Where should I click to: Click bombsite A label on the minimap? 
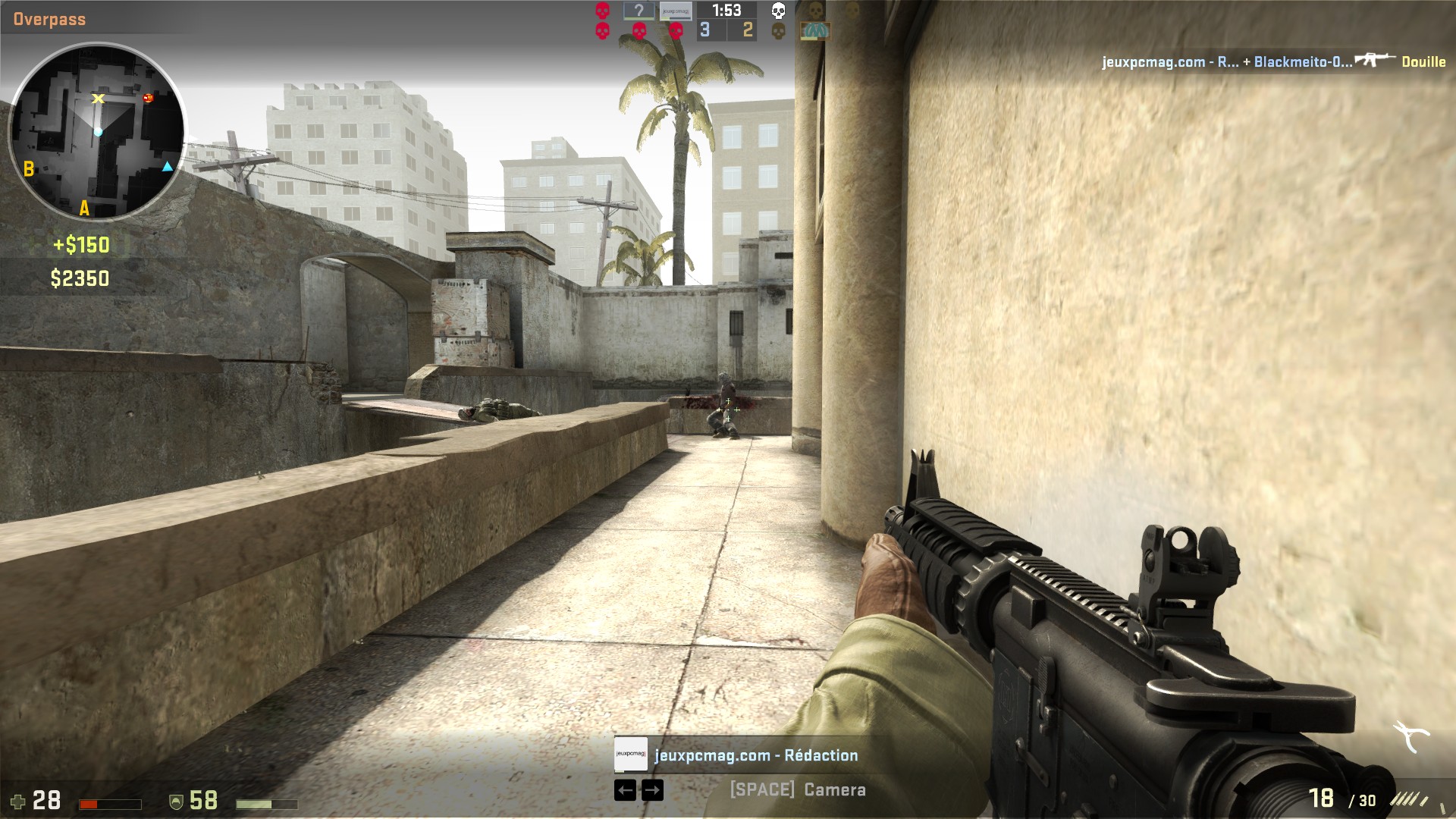coord(84,208)
